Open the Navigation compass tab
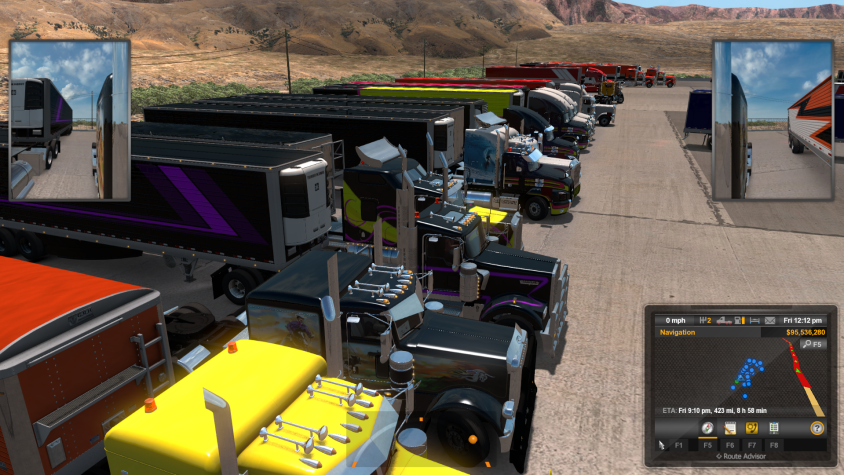 (x=707, y=428)
